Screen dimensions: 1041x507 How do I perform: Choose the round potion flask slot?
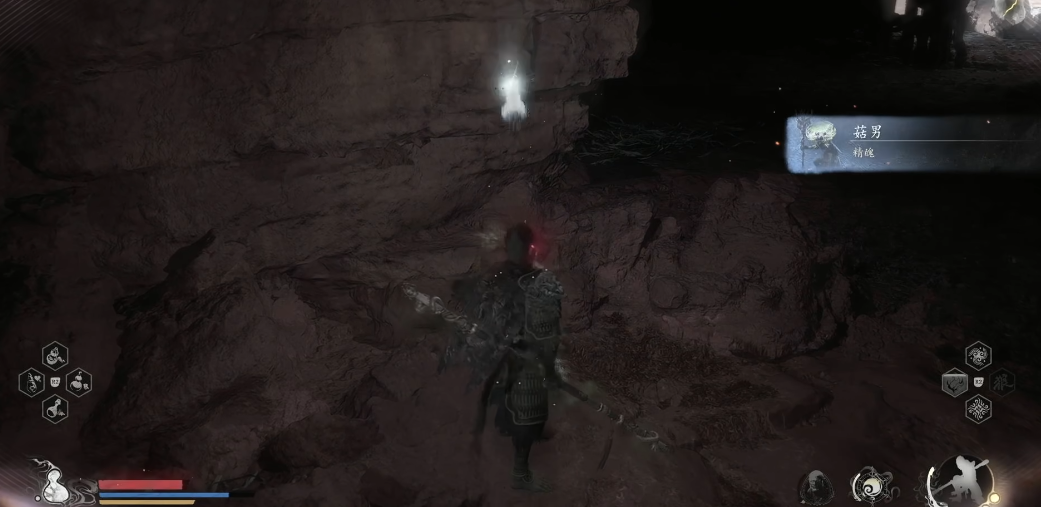56,407
